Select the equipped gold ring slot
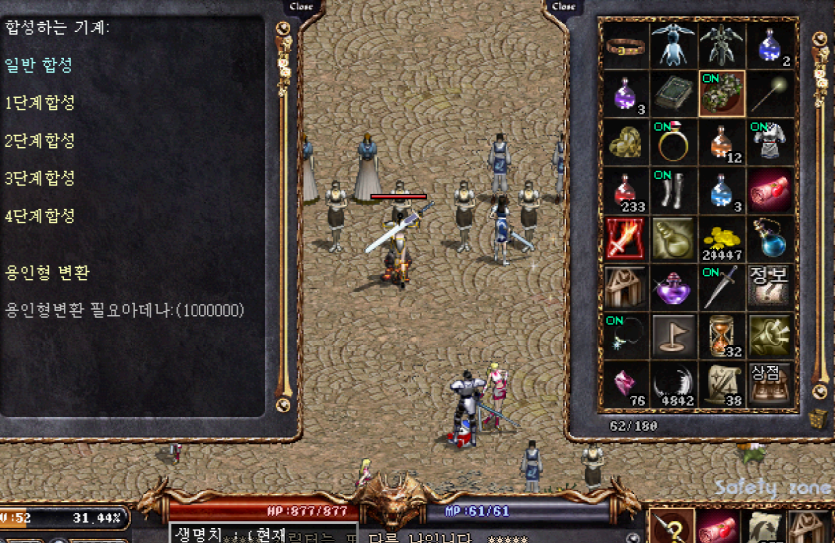Image resolution: width=835 pixels, height=543 pixels. click(674, 143)
